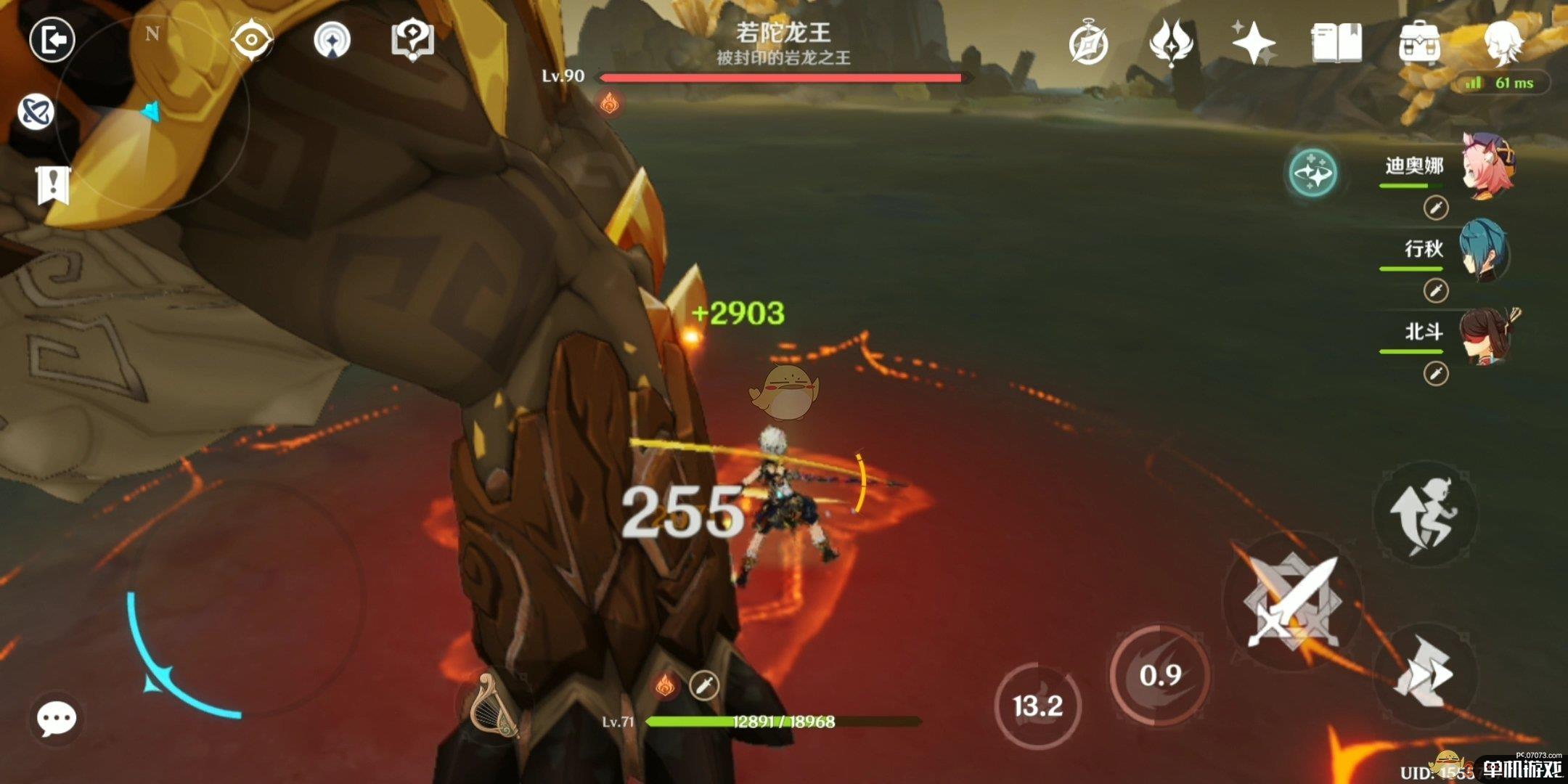Tap the sprint dash button
The height and width of the screenshot is (784, 1568).
[1424, 674]
